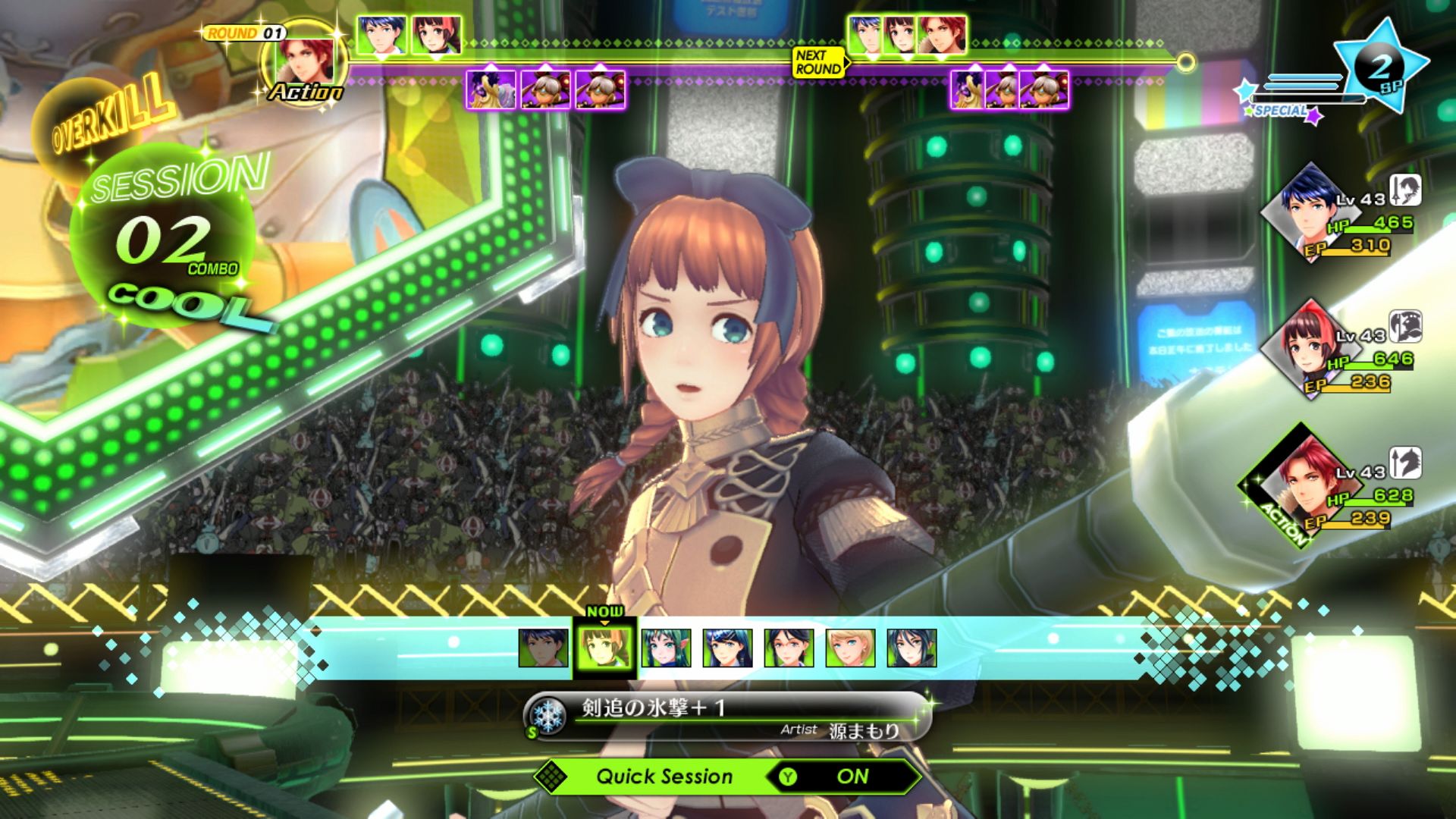Choose the green-haired girl session portrait
Viewport: 1456px width, 819px height.
click(666, 648)
